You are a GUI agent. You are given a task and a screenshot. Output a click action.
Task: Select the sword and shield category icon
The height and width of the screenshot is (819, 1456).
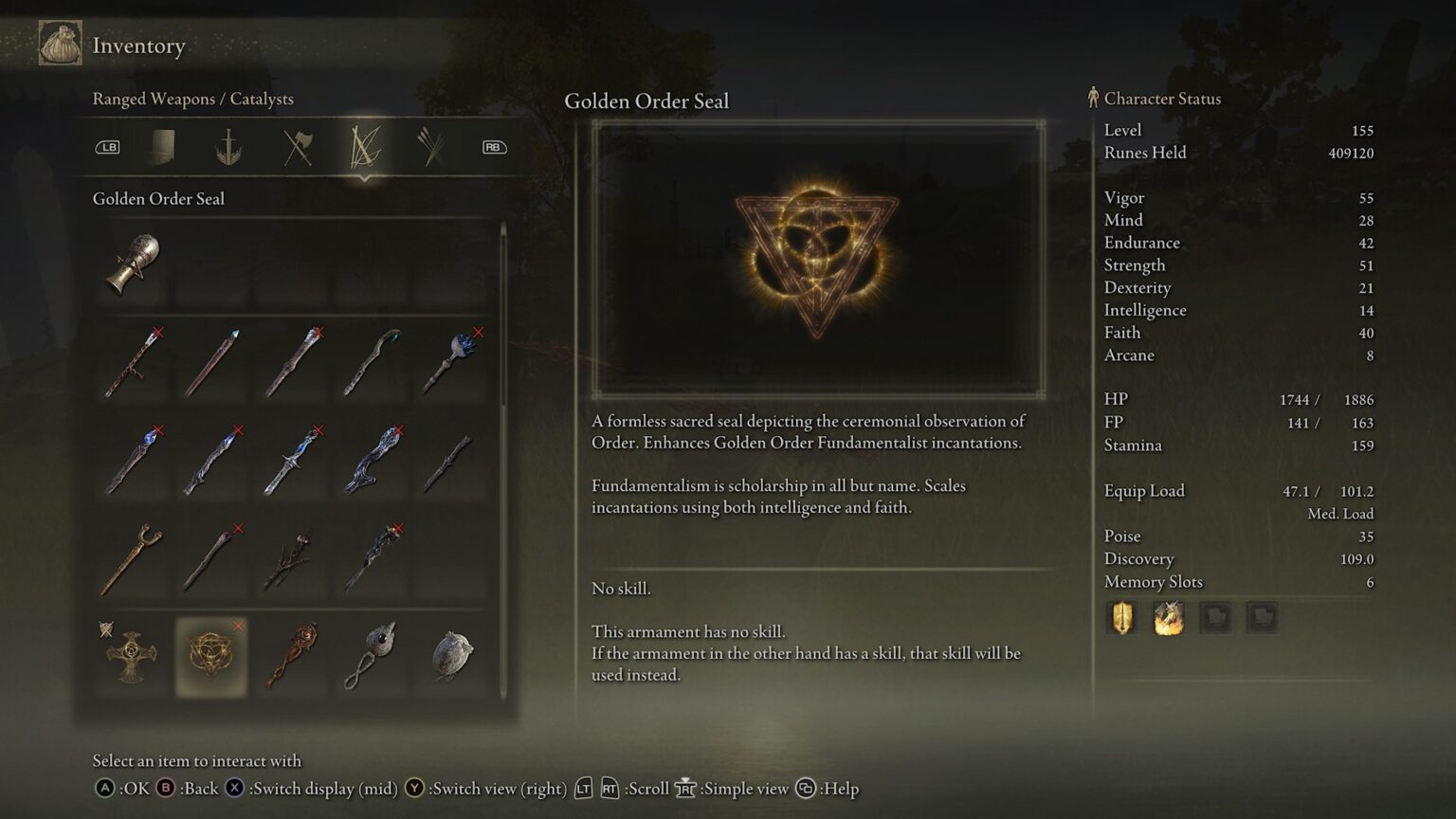(228, 147)
